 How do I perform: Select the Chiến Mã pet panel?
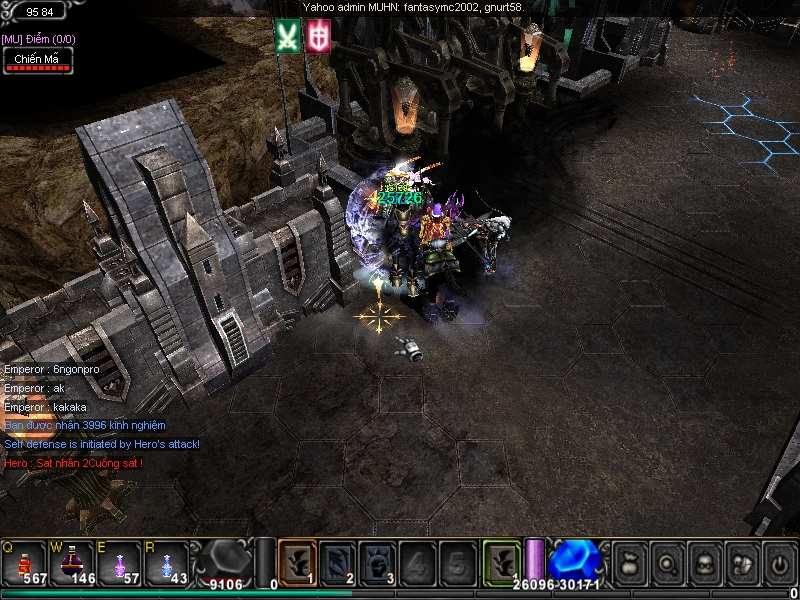(x=36, y=60)
